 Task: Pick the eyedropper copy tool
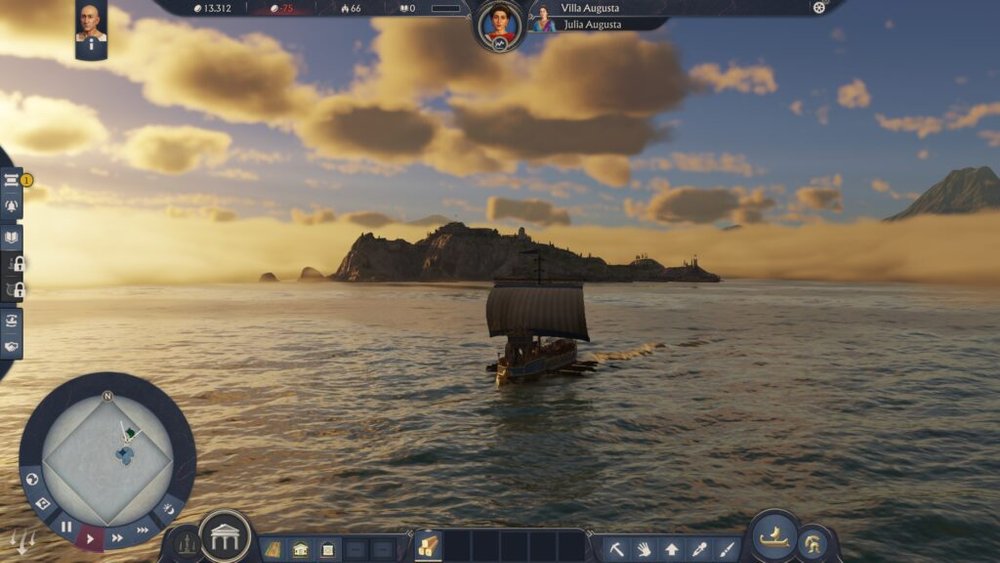[698, 548]
